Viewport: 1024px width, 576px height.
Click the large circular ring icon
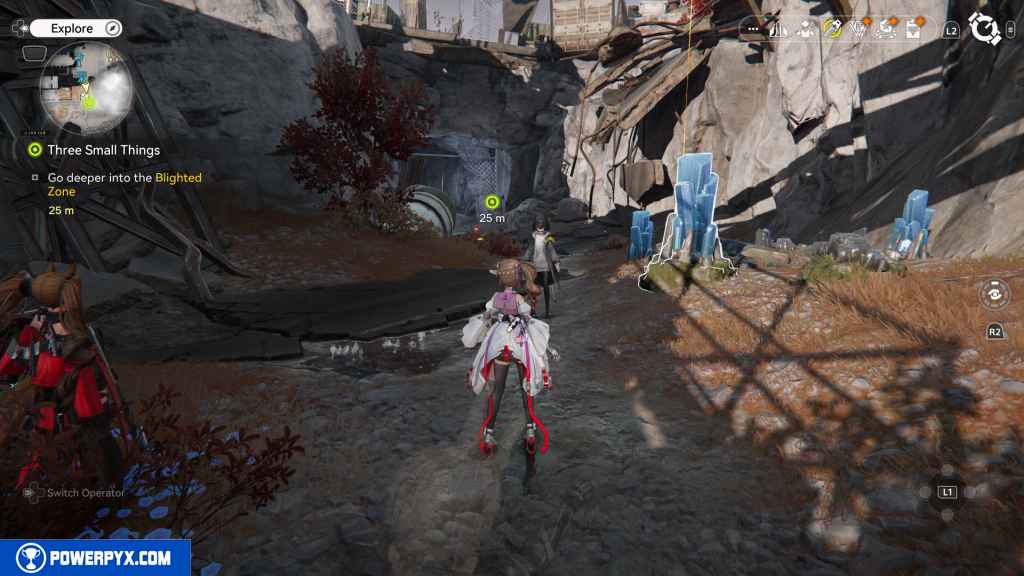(986, 29)
